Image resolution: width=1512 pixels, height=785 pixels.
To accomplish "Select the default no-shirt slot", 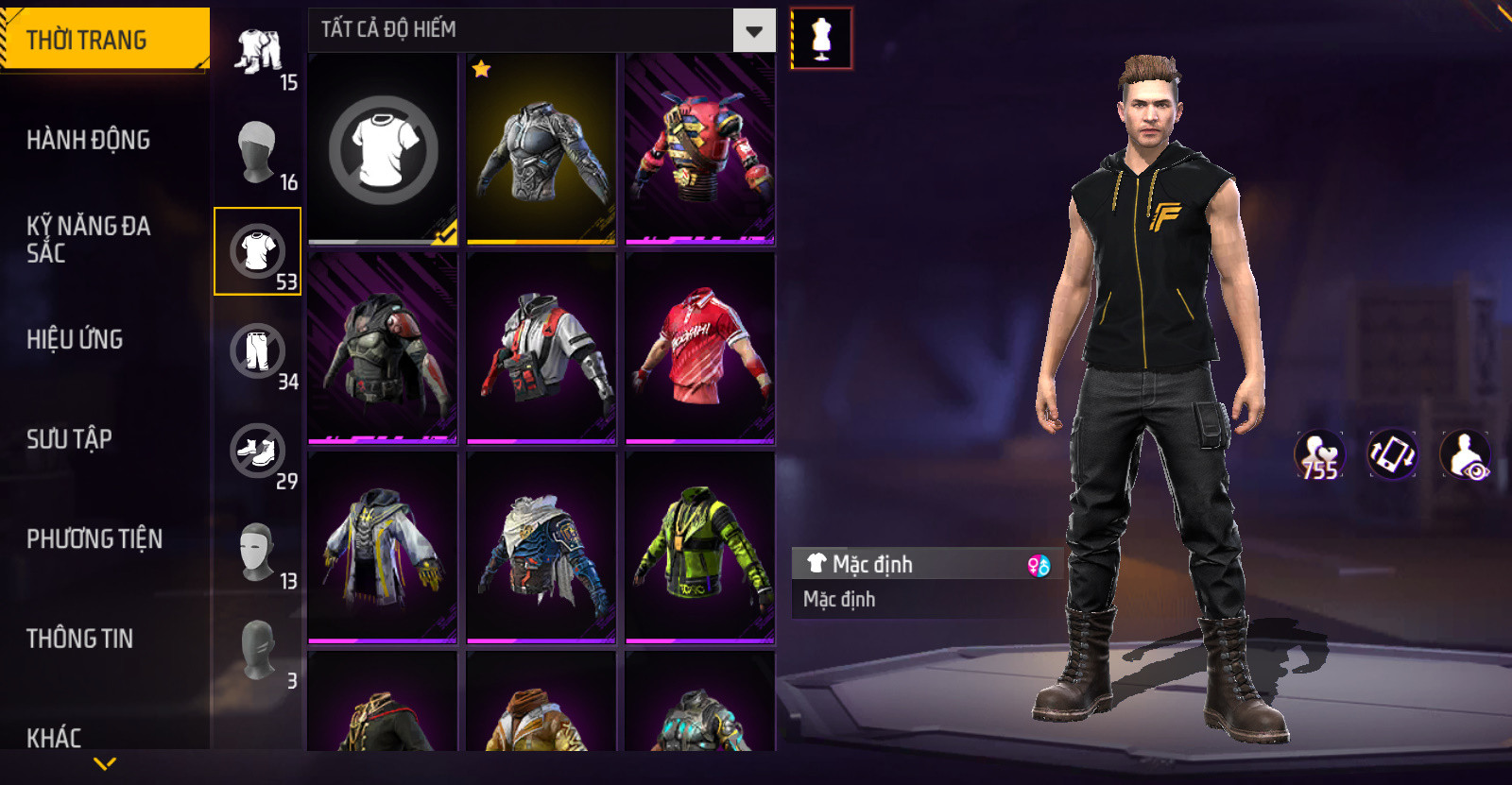I will pos(383,149).
